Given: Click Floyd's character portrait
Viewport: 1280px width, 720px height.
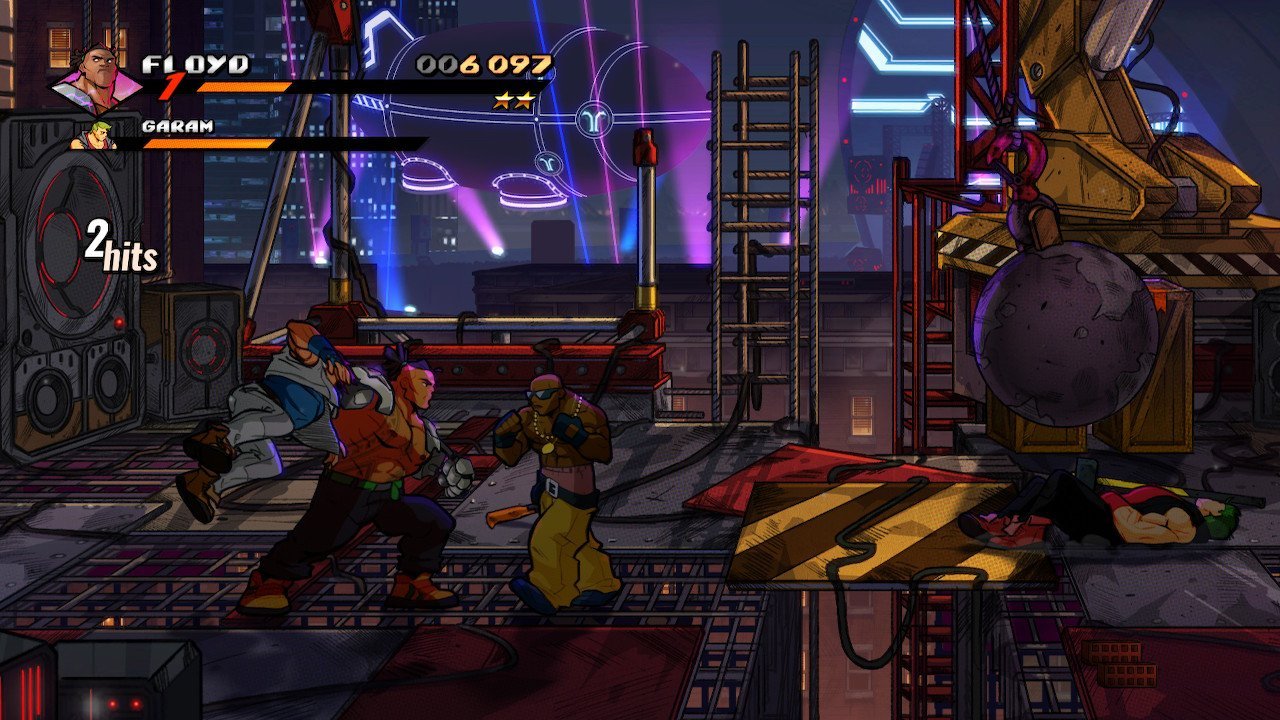Looking at the screenshot, I should (x=98, y=78).
